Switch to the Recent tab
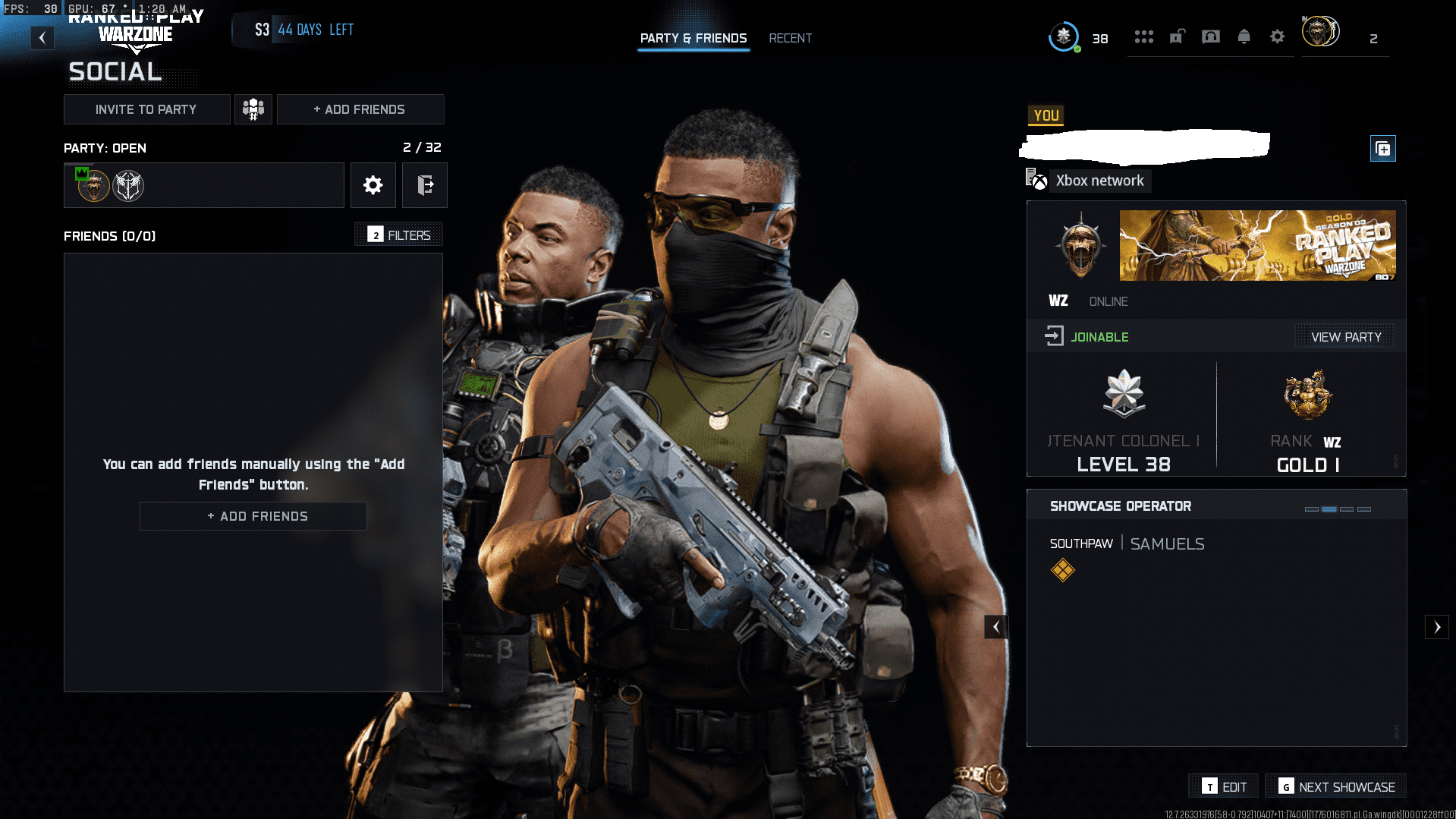Image resolution: width=1456 pixels, height=819 pixels. tap(790, 38)
